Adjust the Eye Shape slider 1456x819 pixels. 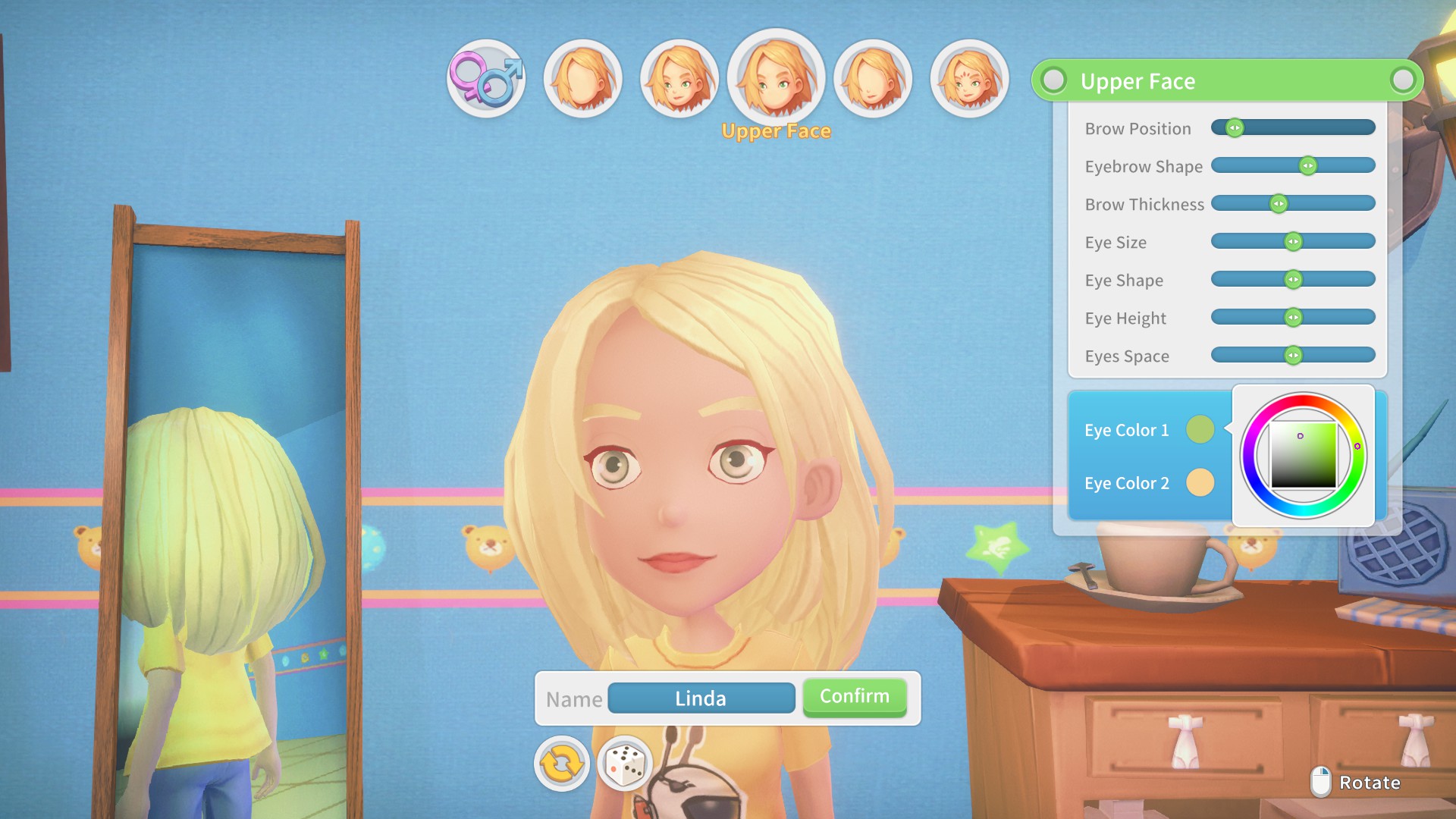coord(1293,280)
